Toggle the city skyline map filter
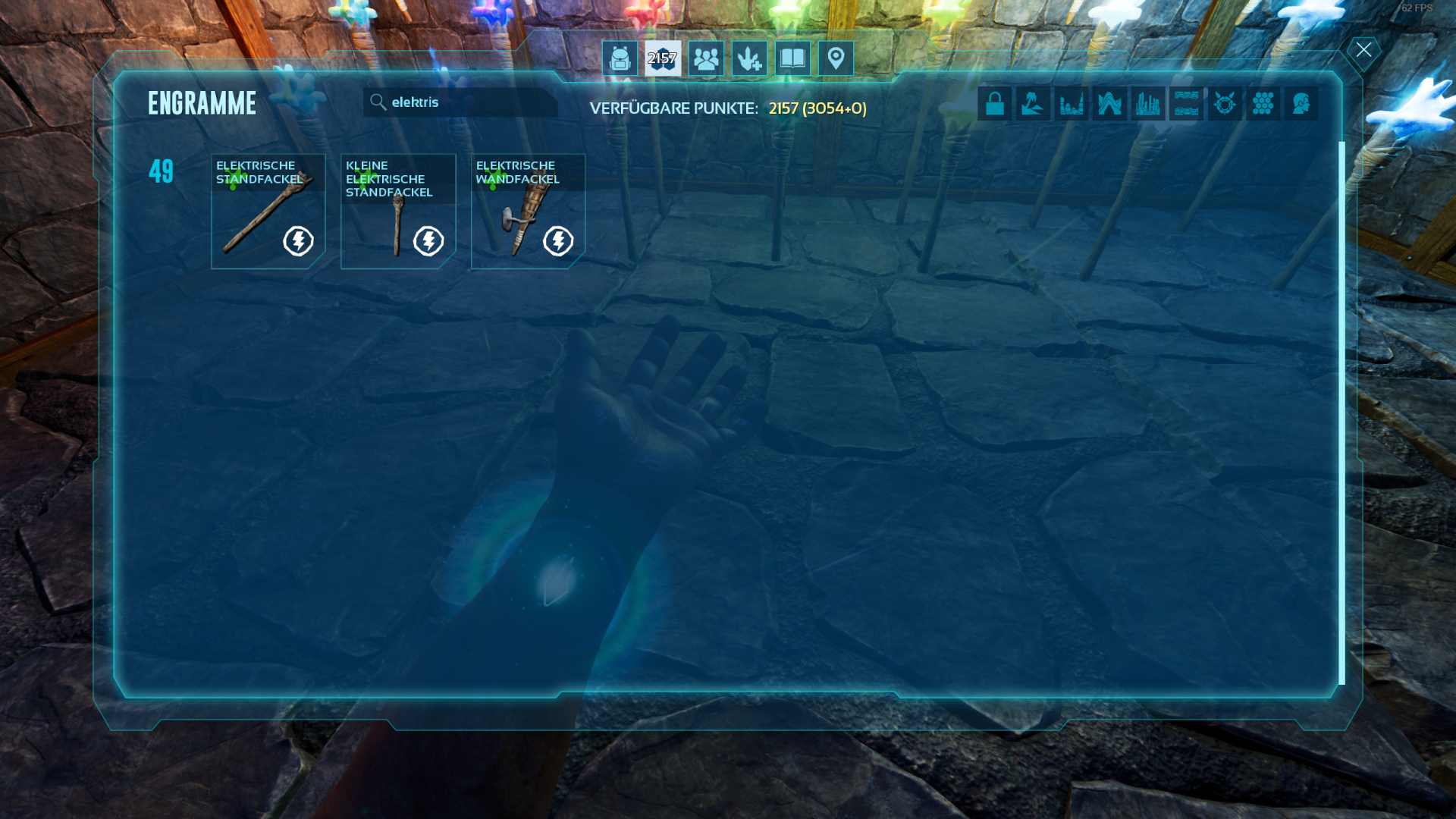Image resolution: width=1456 pixels, height=819 pixels. [x=1148, y=103]
